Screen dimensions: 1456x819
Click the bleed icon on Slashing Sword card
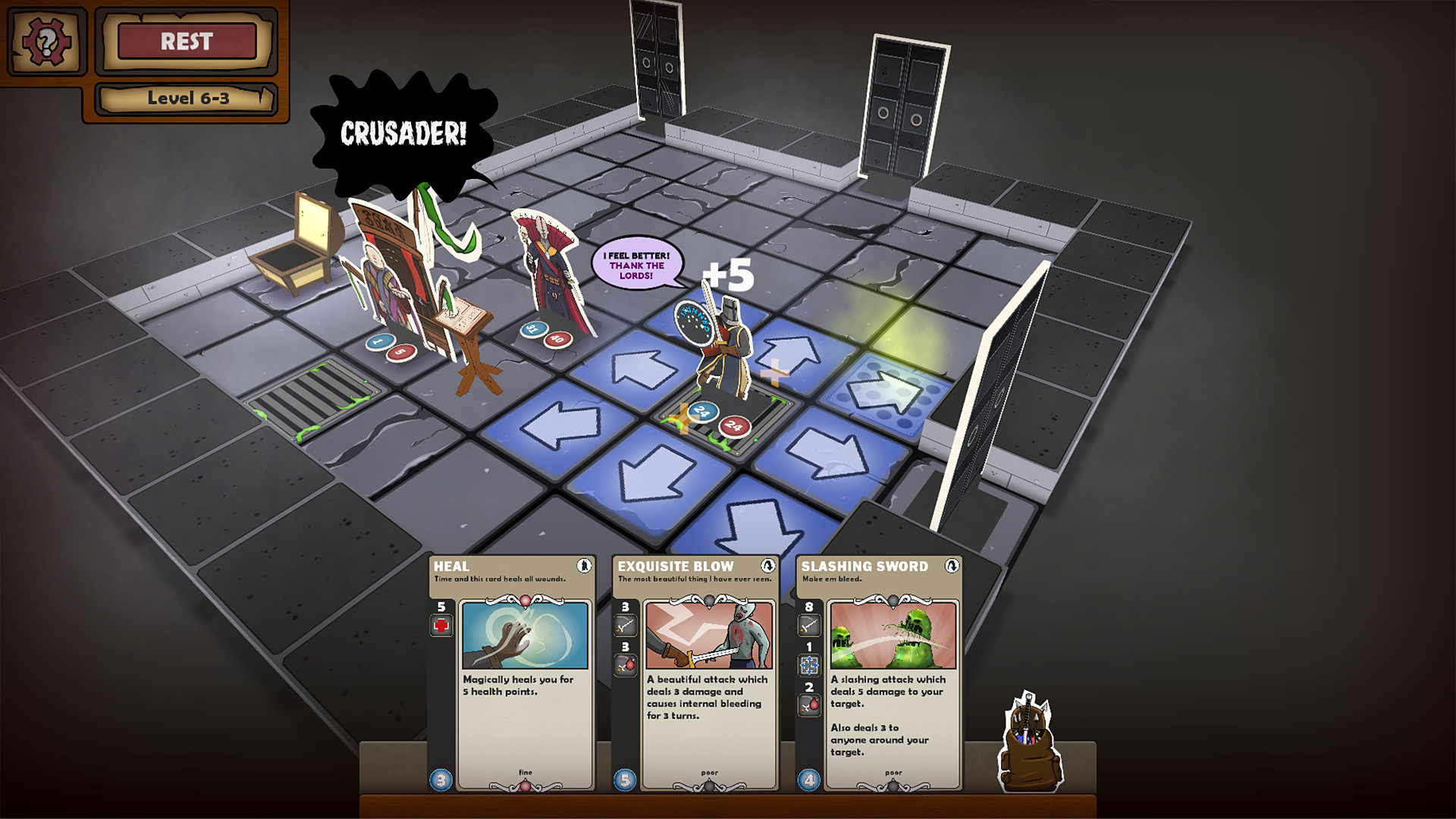(x=810, y=703)
